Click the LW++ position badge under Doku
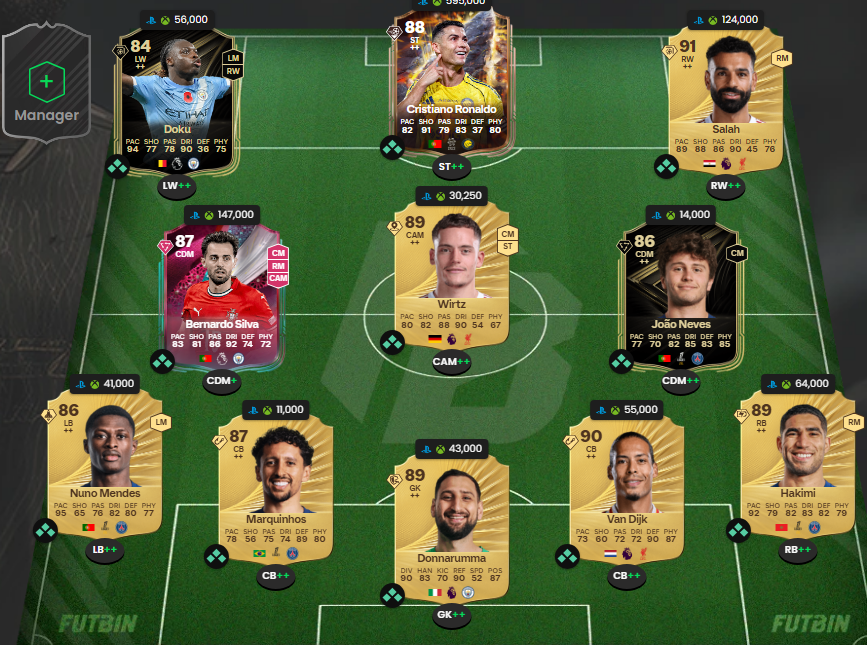Image resolution: width=867 pixels, height=645 pixels. [177, 186]
